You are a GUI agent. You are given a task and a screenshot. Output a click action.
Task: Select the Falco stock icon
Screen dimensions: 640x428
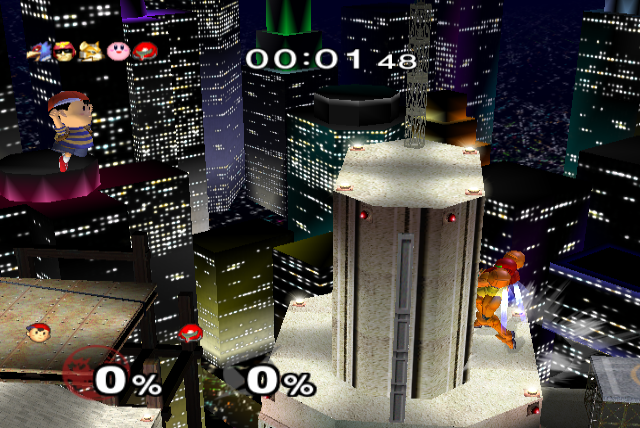(x=41, y=50)
